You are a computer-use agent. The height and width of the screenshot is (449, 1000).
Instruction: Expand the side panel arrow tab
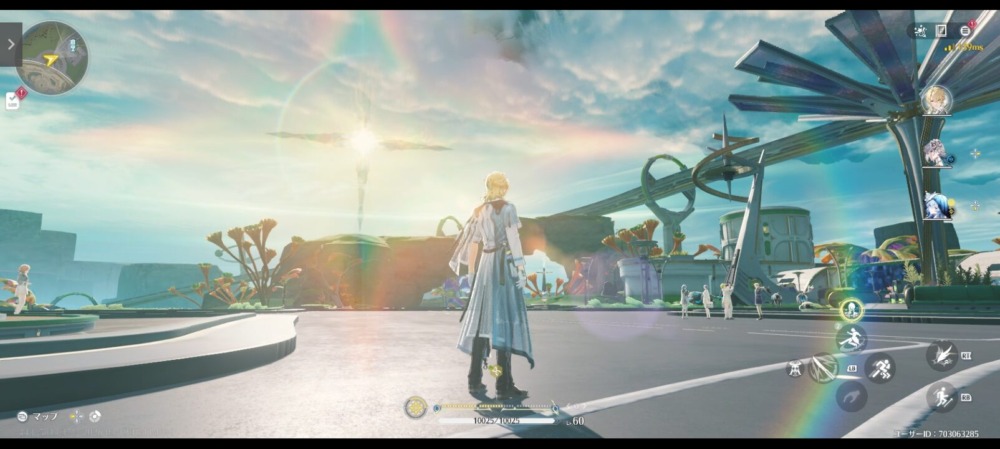click(x=10, y=44)
